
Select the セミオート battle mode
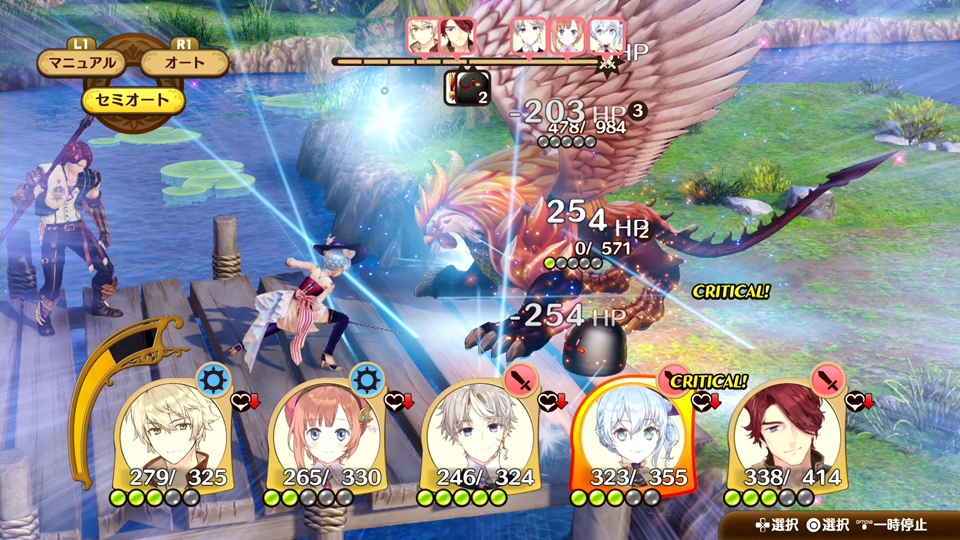pos(134,99)
